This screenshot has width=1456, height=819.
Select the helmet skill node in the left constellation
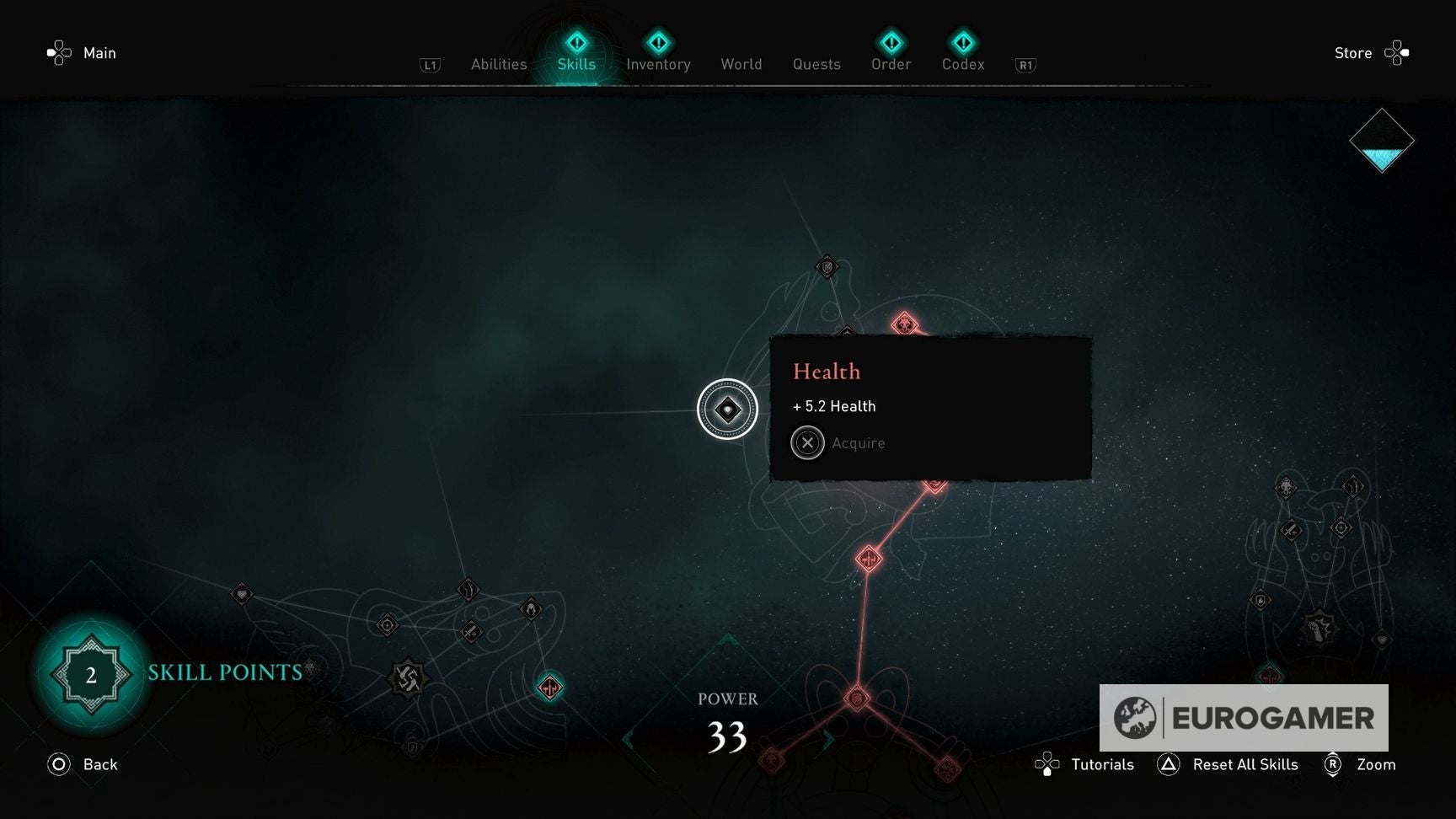point(532,610)
